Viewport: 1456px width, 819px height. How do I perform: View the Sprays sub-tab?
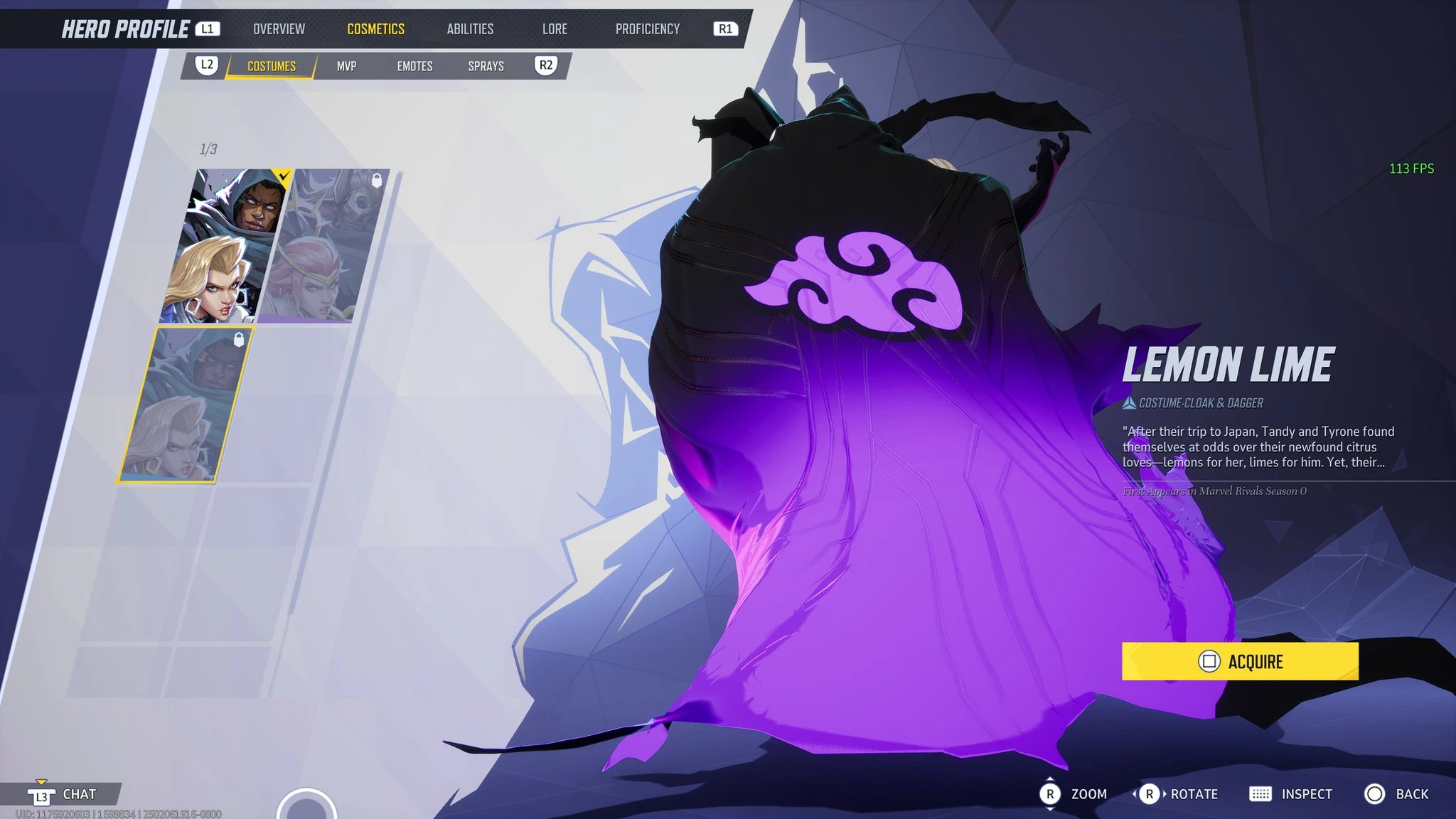pos(486,66)
